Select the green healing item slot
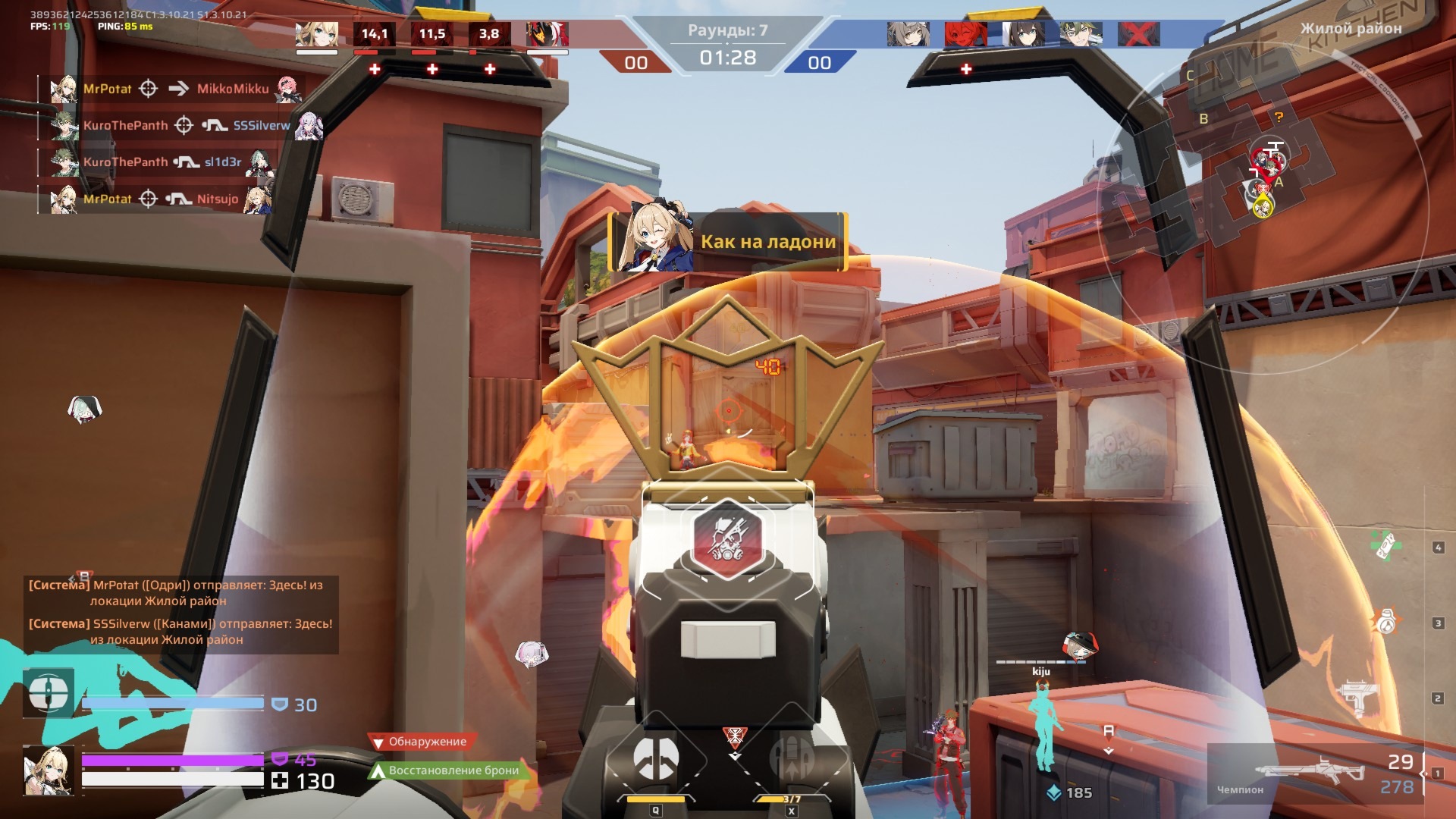Screen dimensions: 1456x819 [1385, 546]
